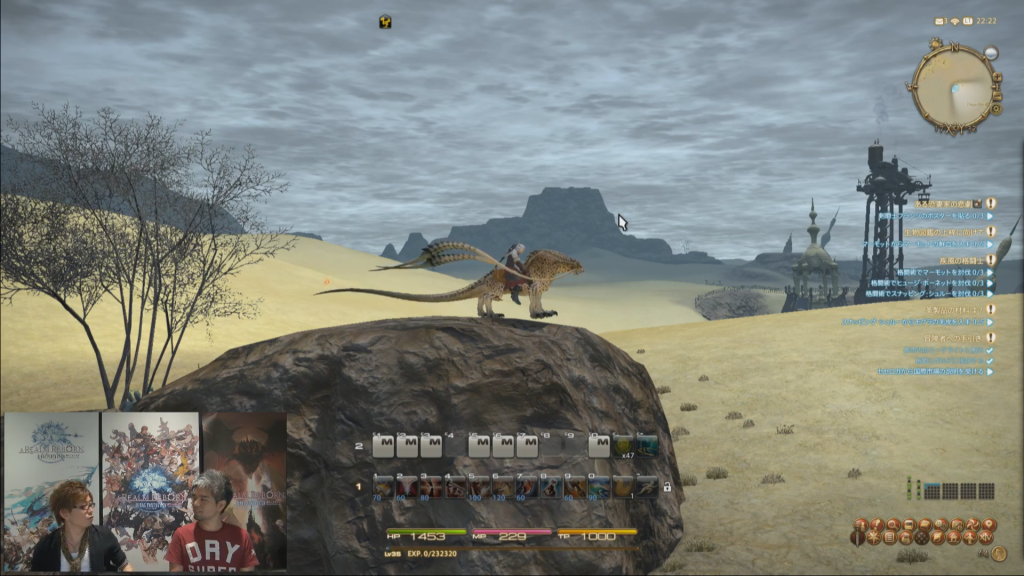Select the first macro slot in hotbar 2

point(382,446)
